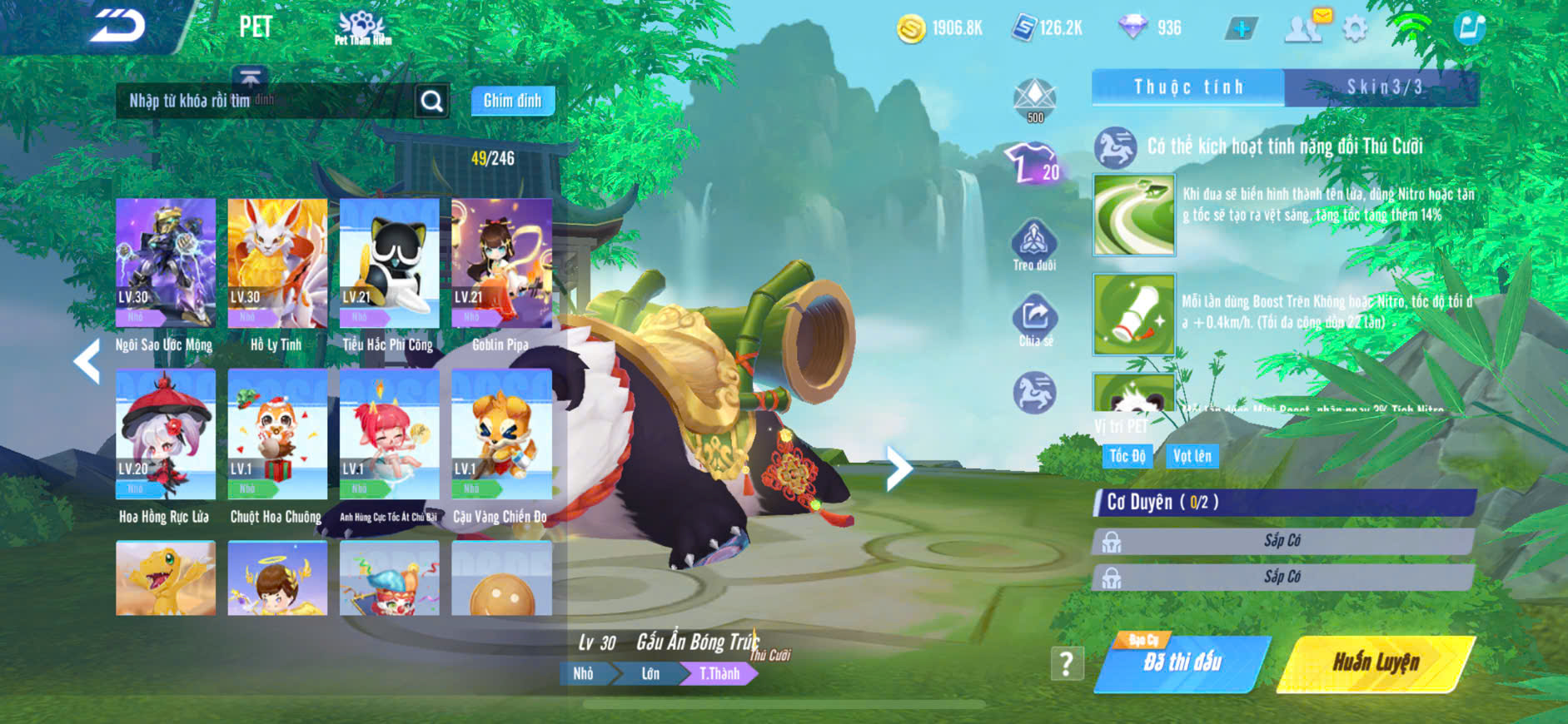Select the Lớn growth stage
Screen dimensions: 1568x724
[650, 673]
